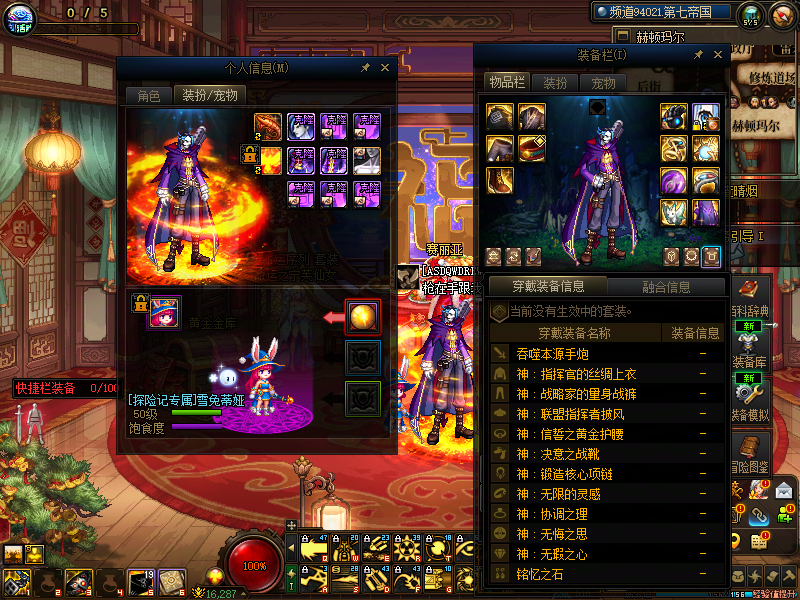Pin the 装备栏 window with the pushpin
This screenshot has height=600, width=800.
click(698, 55)
